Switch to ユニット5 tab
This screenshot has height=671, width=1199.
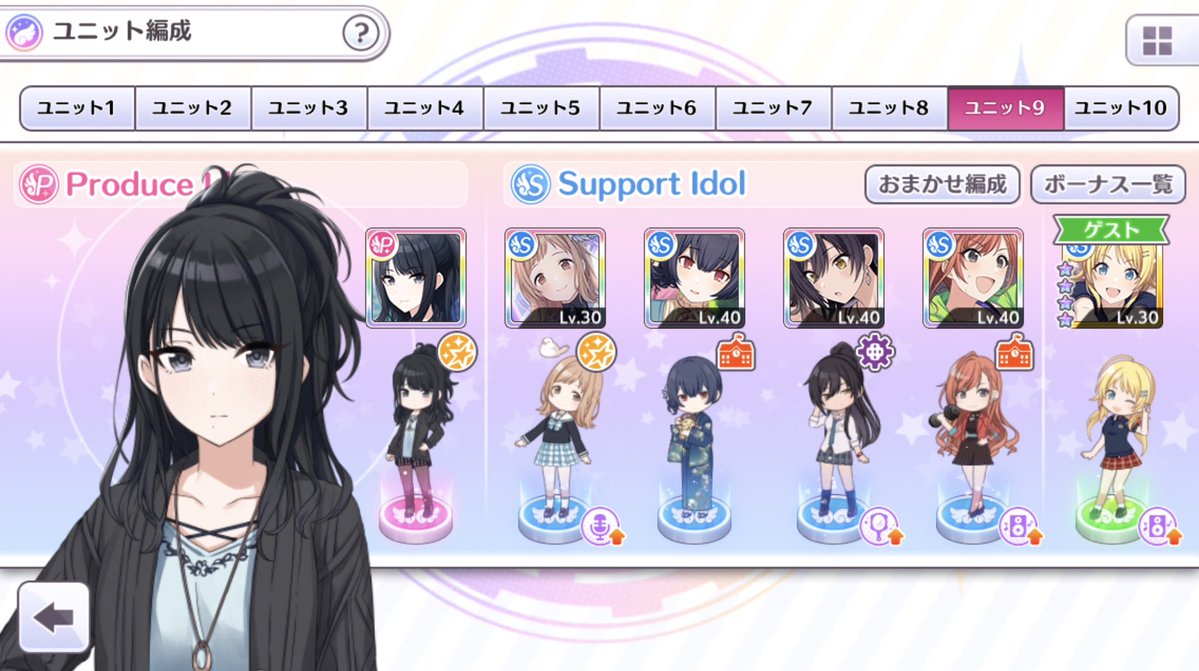541,108
